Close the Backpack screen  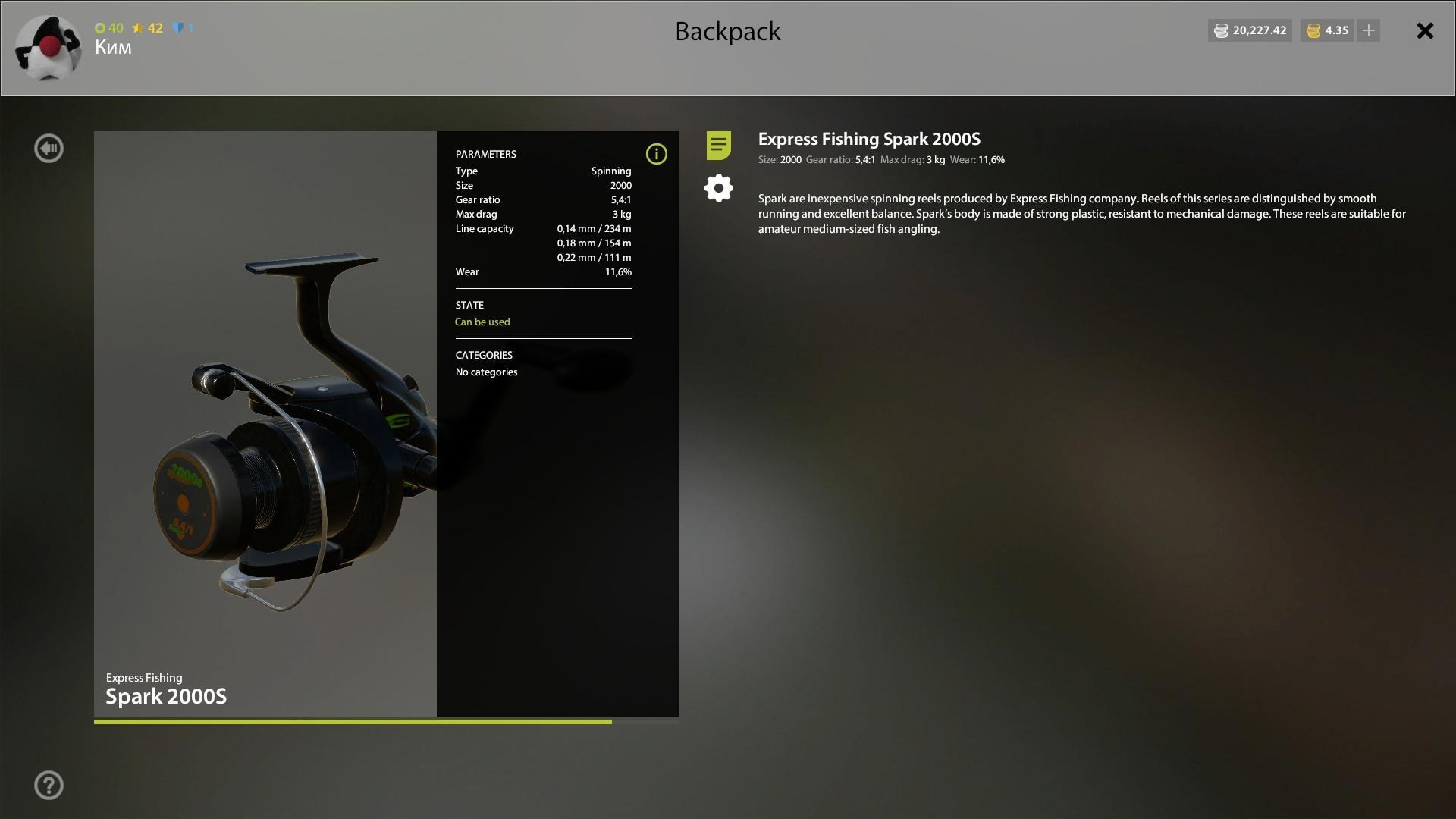1425,31
